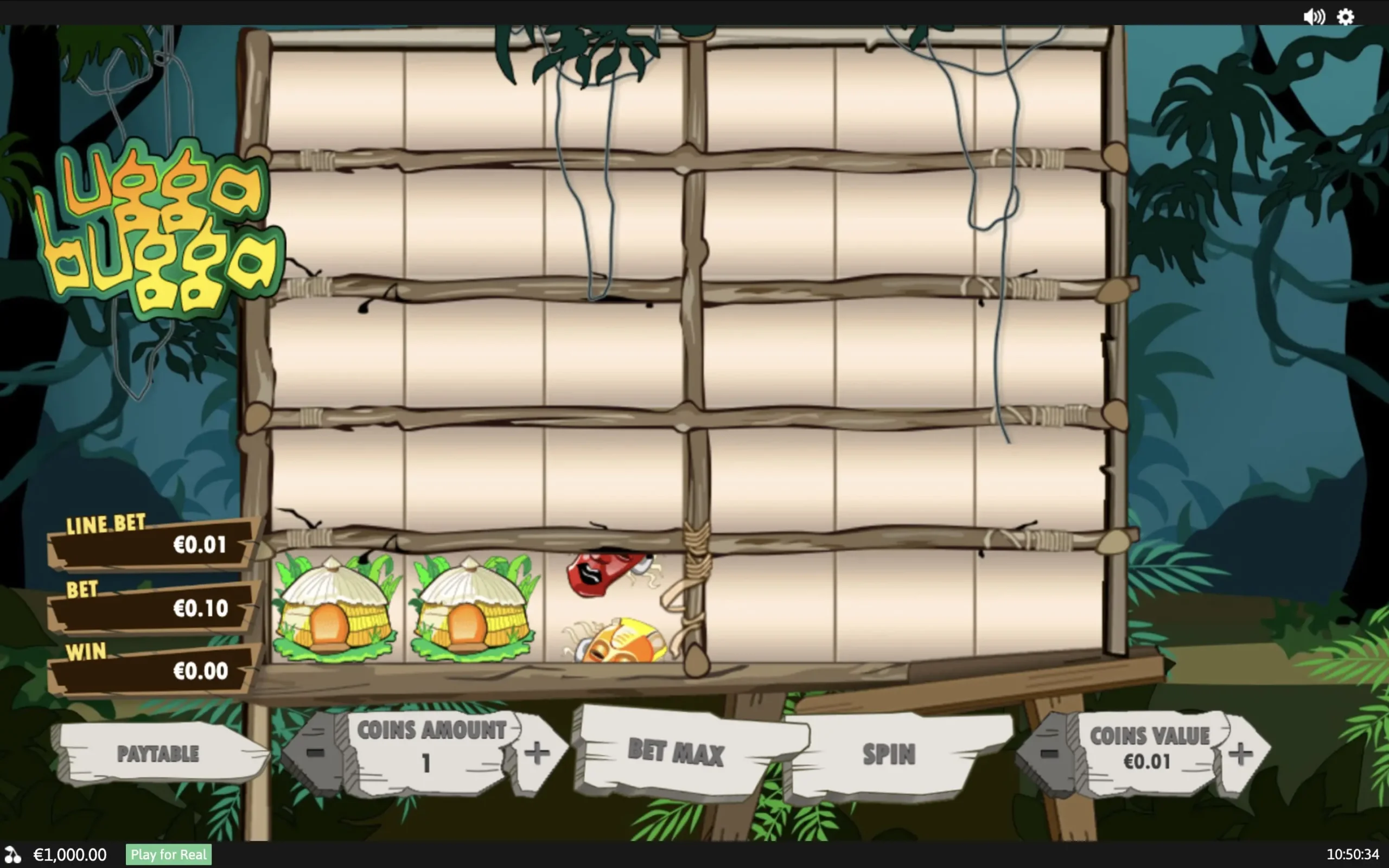Click the €1,000.00 balance display
Image resolution: width=1389 pixels, height=868 pixels.
pyautogui.click(x=69, y=855)
